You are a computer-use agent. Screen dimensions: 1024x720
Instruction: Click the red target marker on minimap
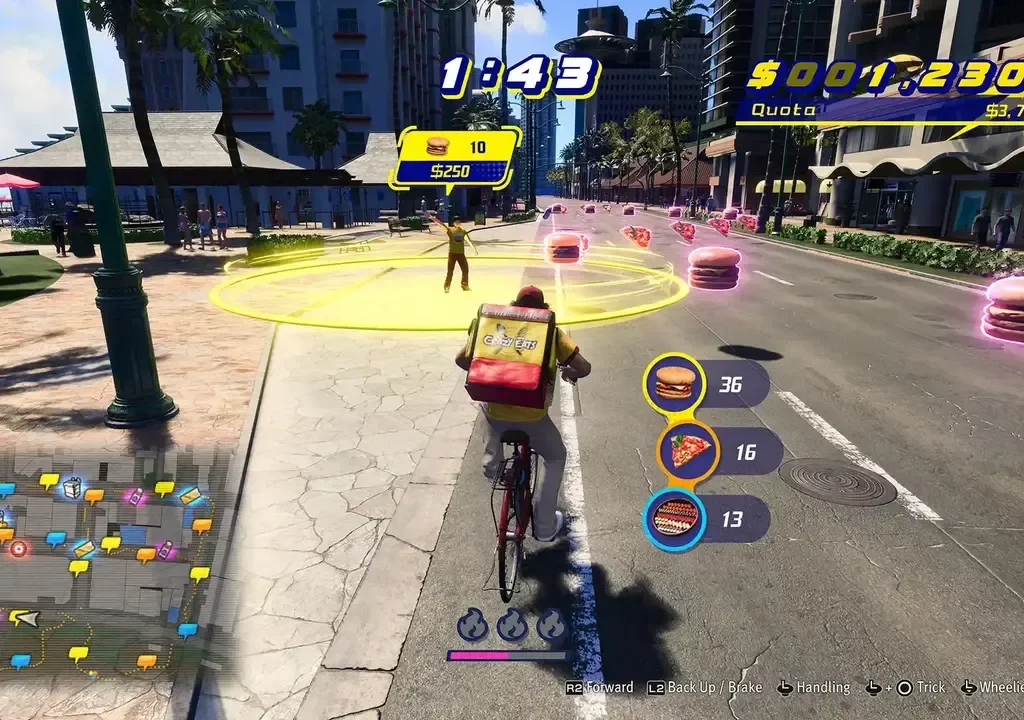19,548
